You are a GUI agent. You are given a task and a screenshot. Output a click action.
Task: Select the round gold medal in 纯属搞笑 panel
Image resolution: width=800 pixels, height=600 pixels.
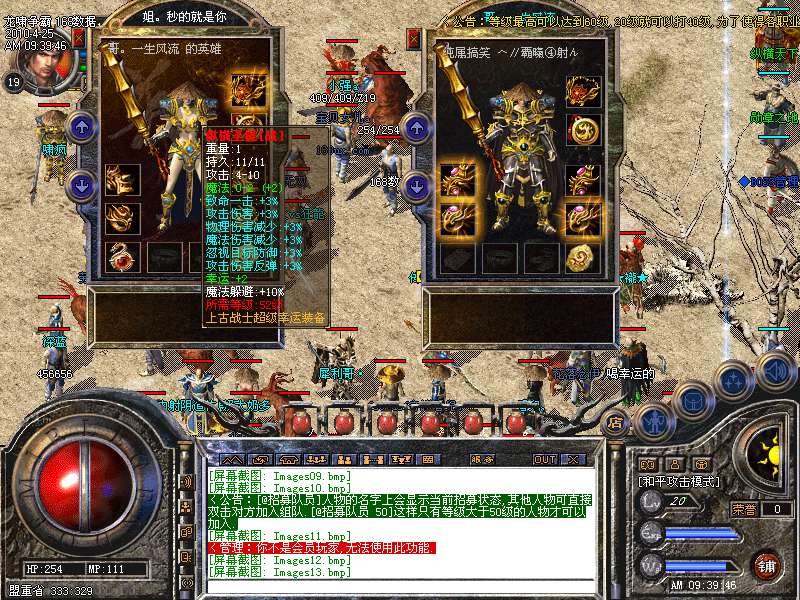click(582, 129)
